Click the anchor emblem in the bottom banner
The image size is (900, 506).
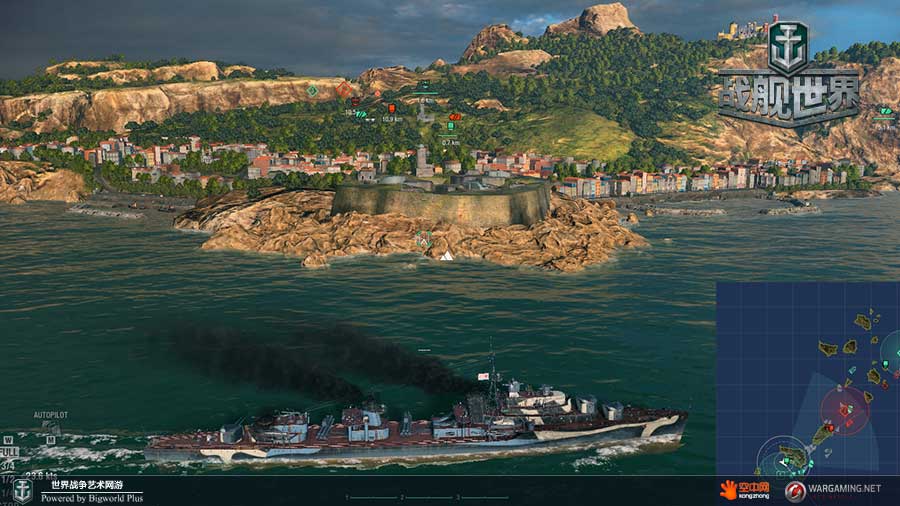[x=22, y=490]
